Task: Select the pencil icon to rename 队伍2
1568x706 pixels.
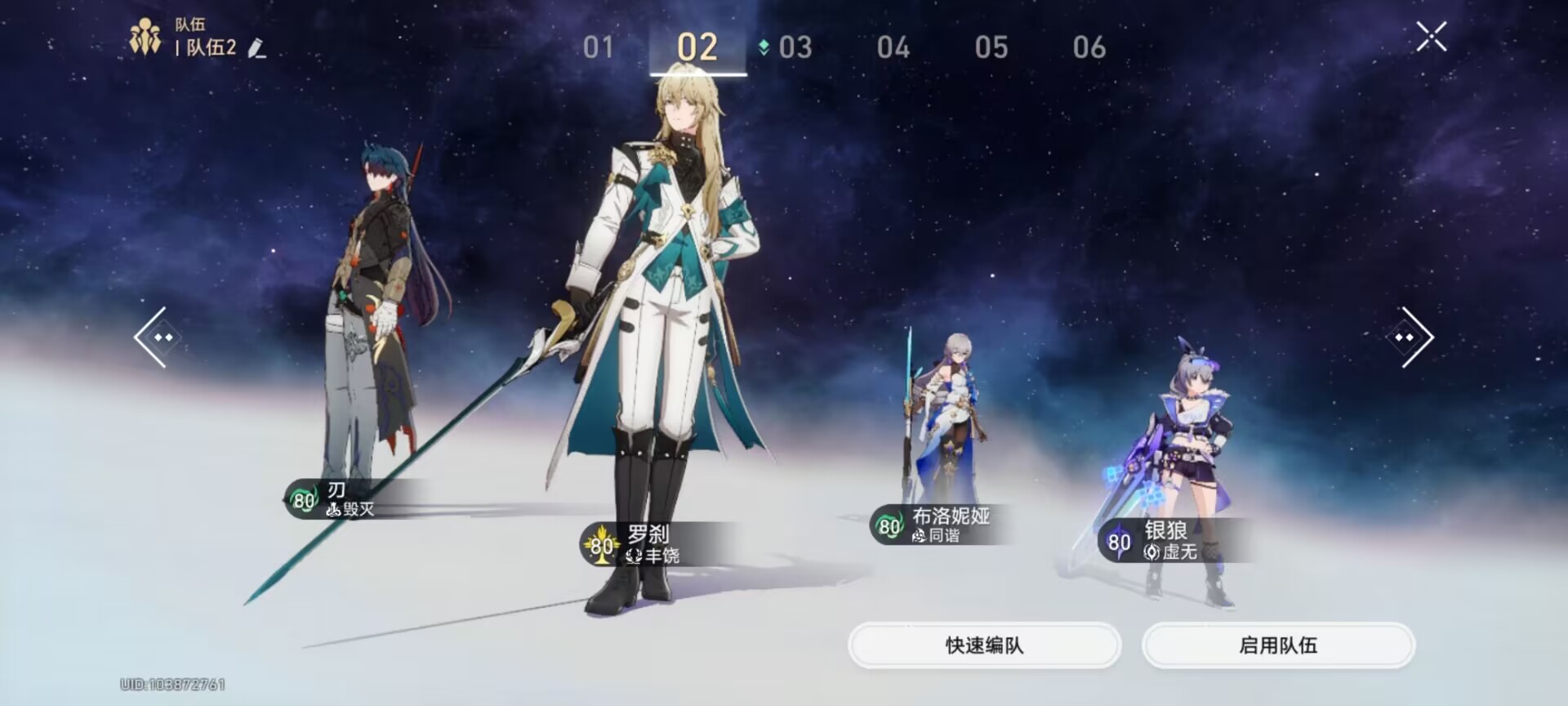Action: click(256, 51)
